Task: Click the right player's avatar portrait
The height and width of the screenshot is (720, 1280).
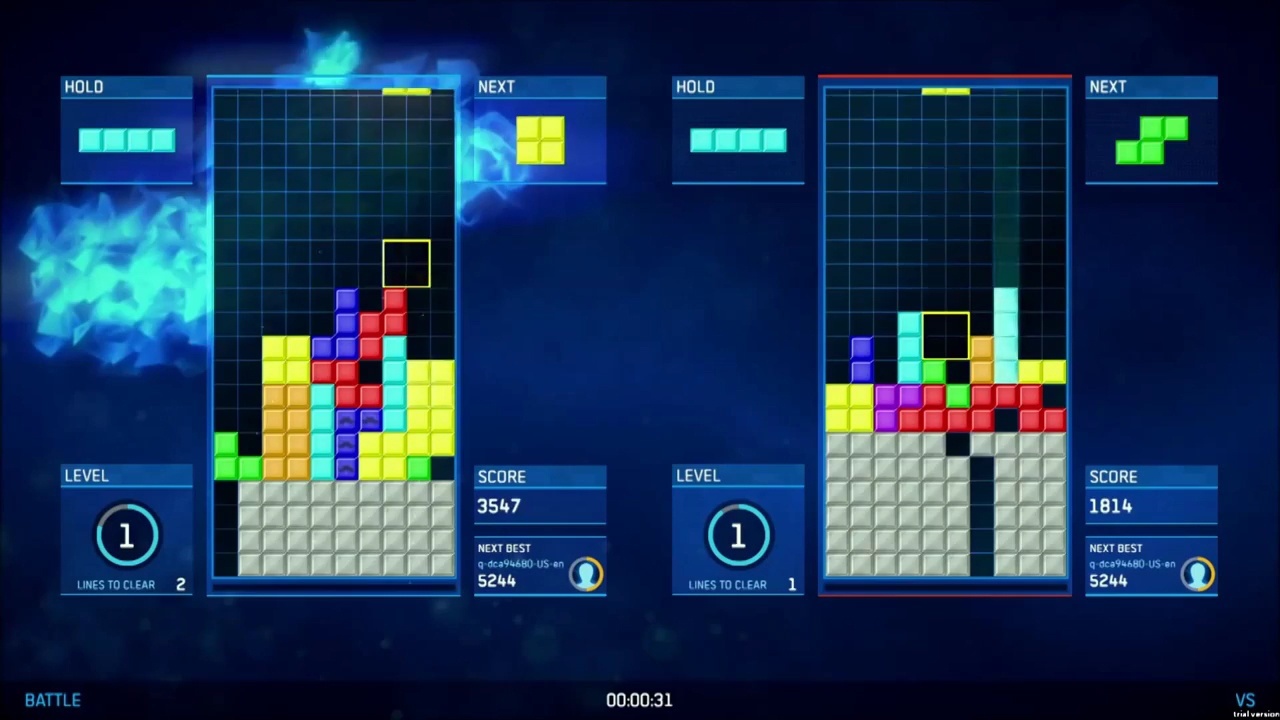Action: (x=1198, y=573)
